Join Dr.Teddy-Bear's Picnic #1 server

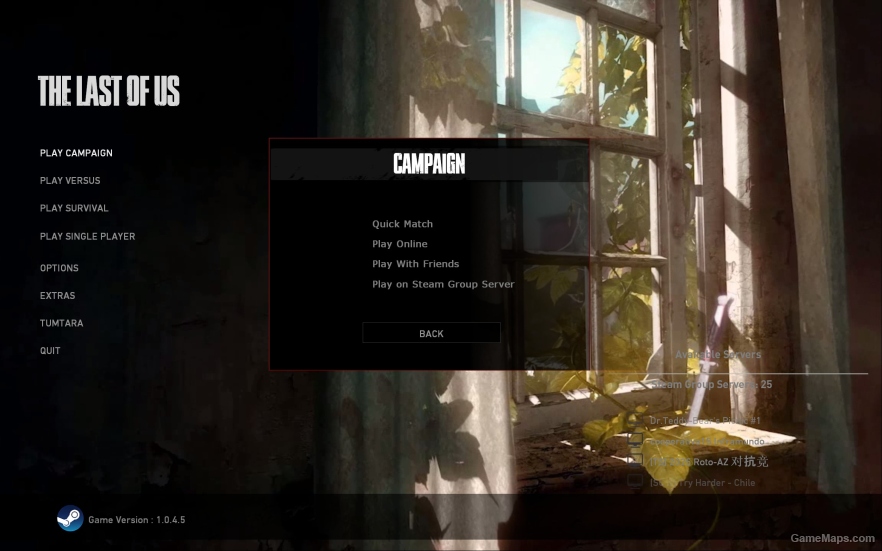point(704,421)
